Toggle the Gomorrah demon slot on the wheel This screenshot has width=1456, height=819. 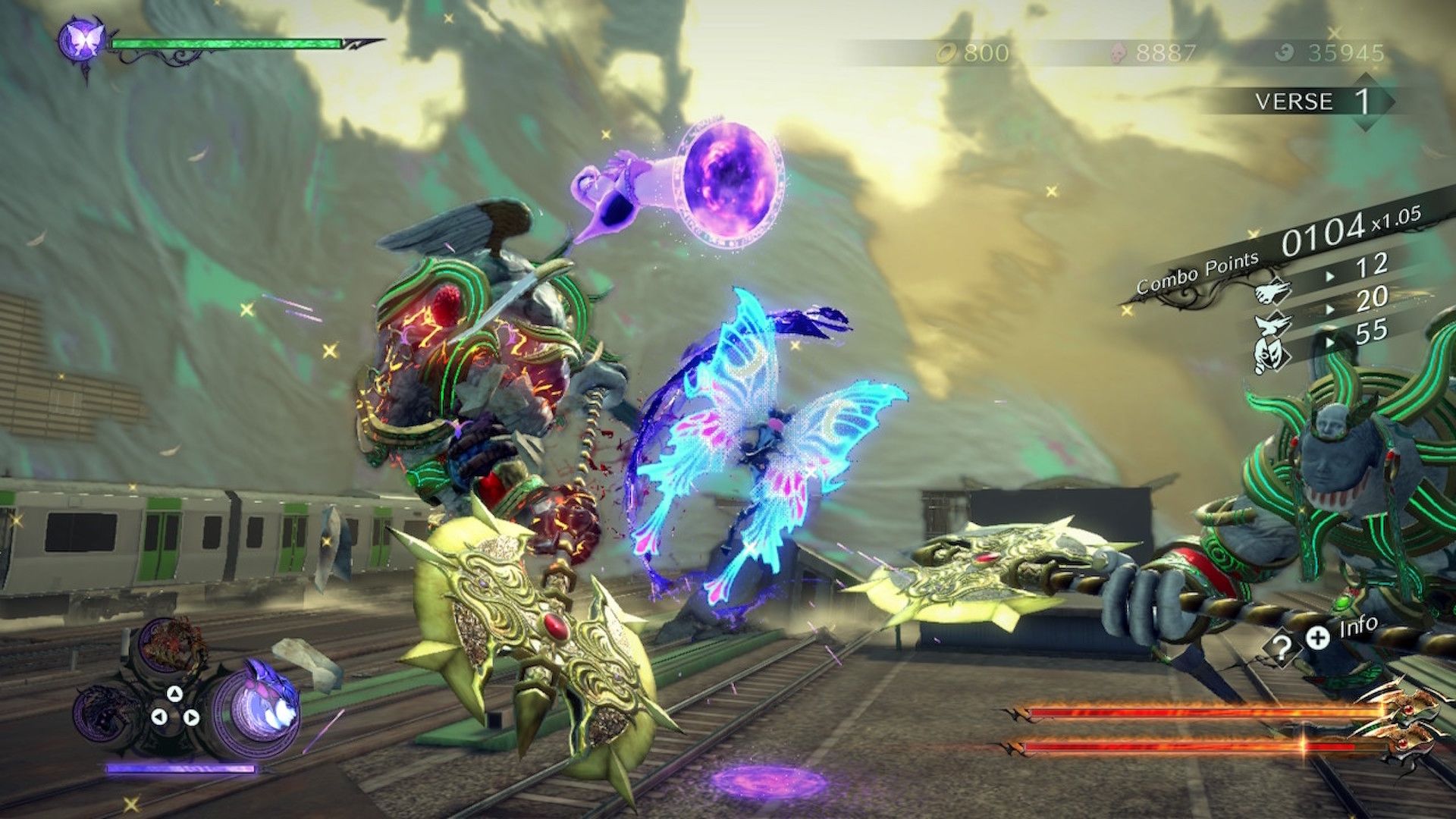174,643
